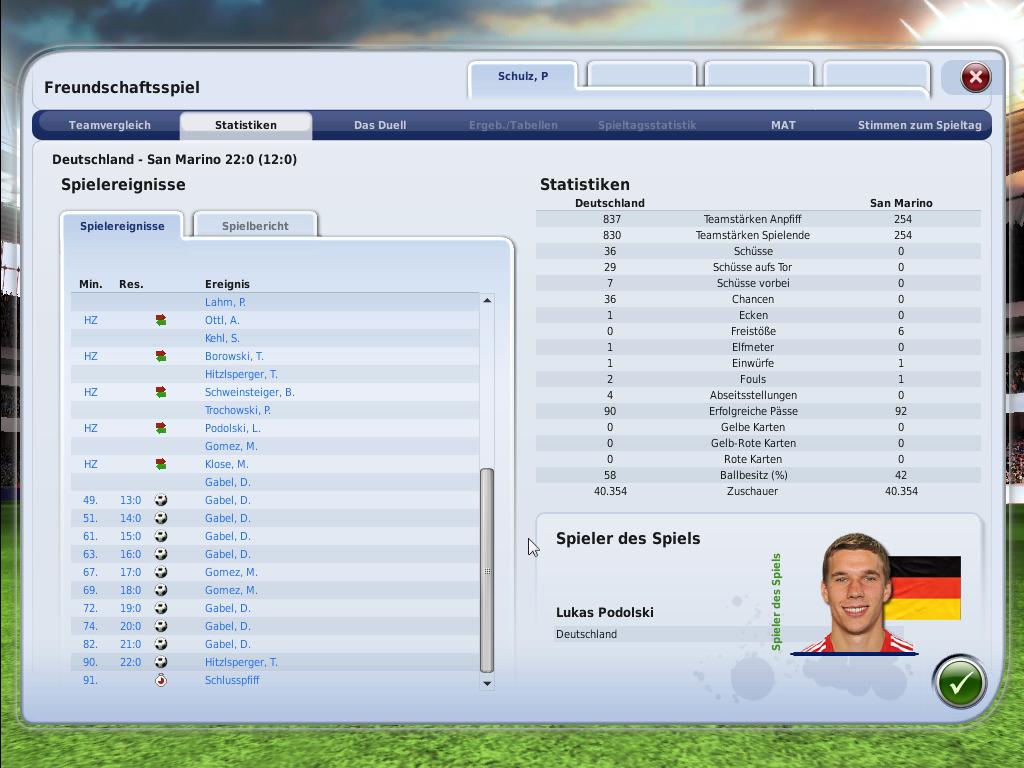
Task: Confirm with the green checkmark button
Action: pos(959,682)
